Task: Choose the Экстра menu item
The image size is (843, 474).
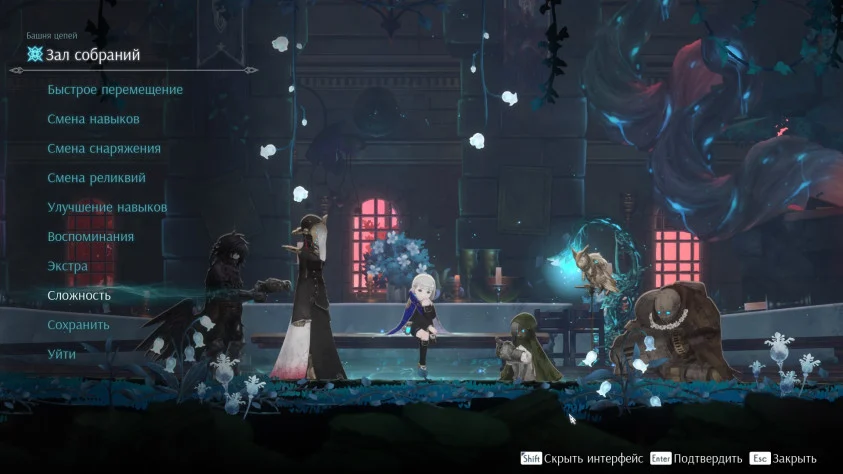Action: 68,266
